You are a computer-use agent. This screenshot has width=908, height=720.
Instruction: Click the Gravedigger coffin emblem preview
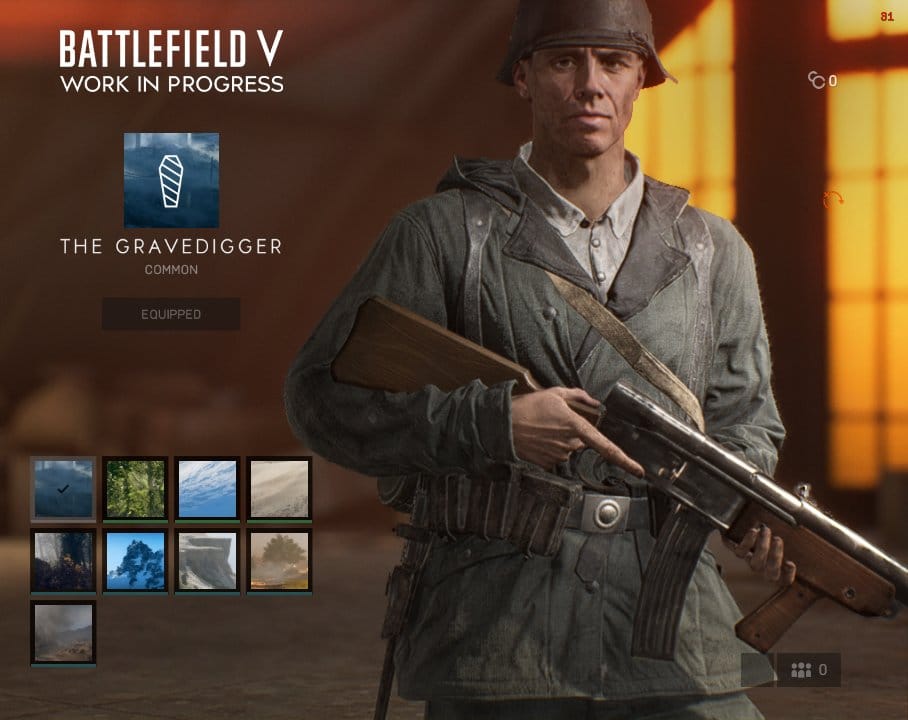click(x=171, y=180)
